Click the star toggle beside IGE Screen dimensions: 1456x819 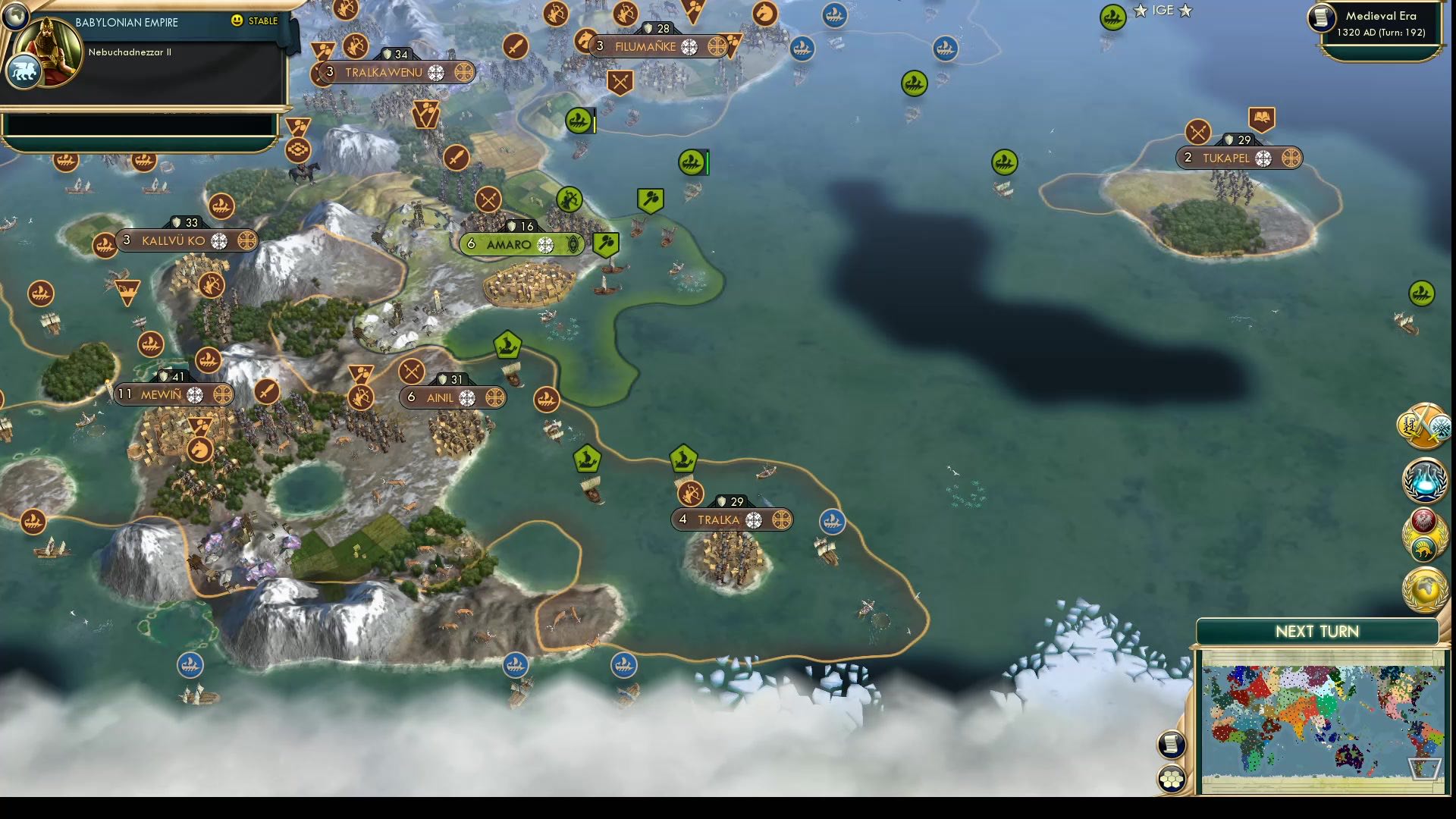click(x=1140, y=11)
